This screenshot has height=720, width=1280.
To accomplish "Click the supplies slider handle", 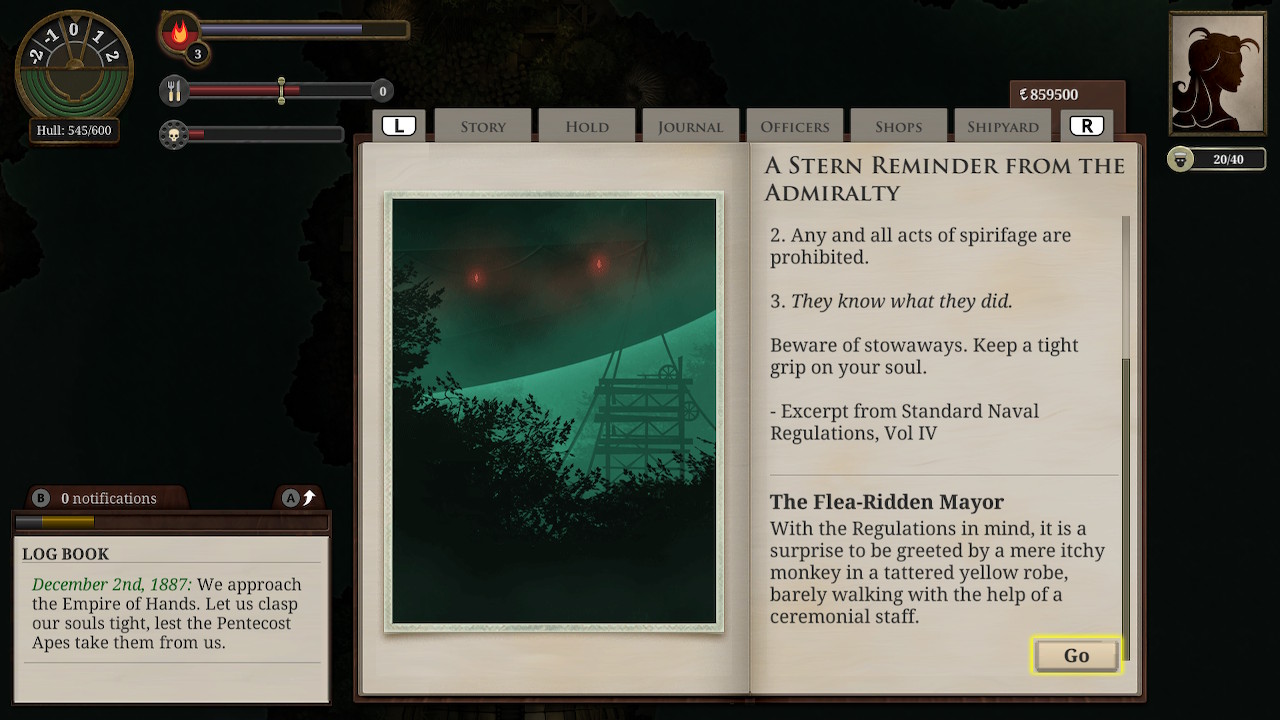I will (282, 90).
